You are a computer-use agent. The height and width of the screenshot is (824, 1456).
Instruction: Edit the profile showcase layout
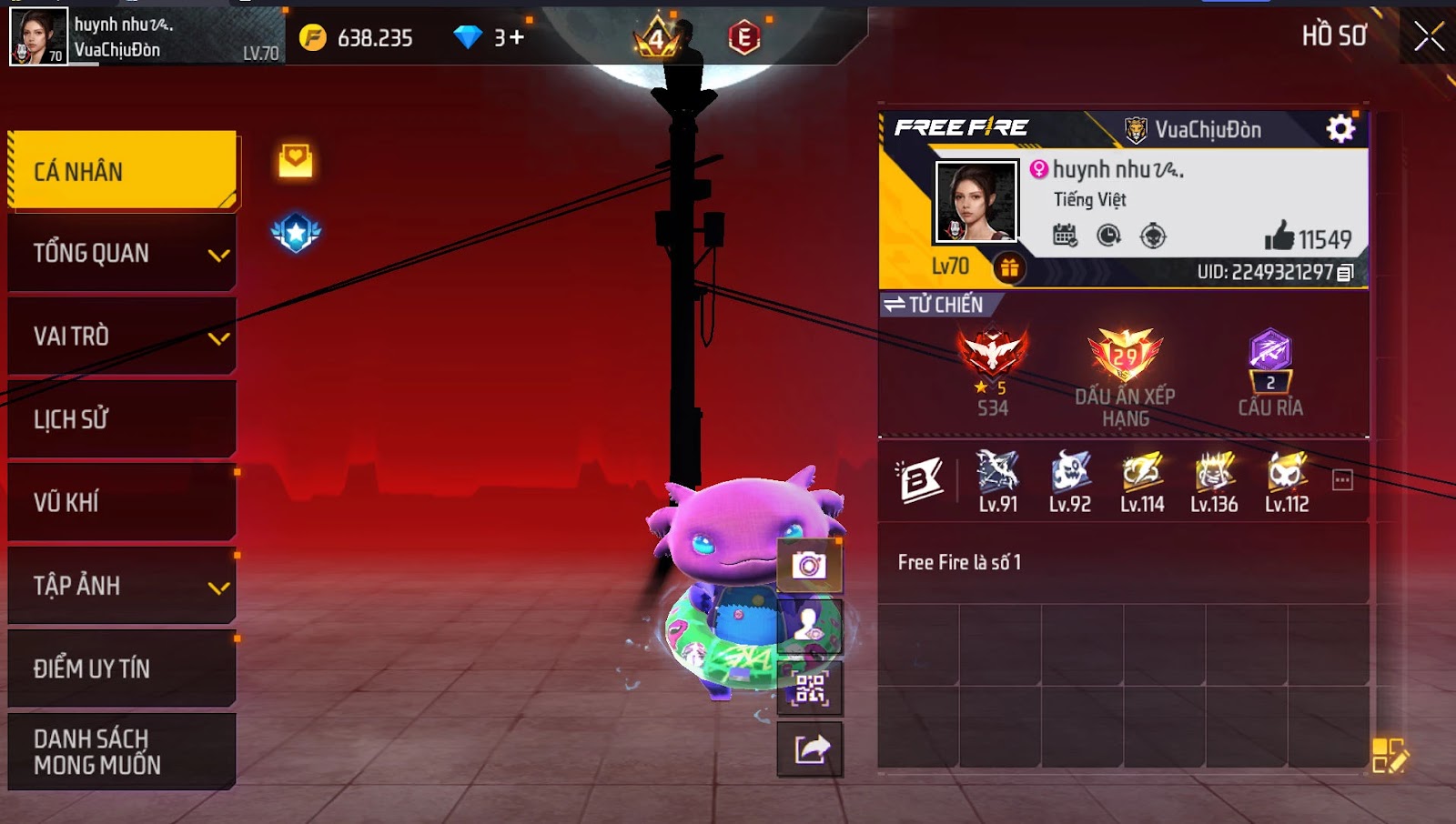tap(1389, 756)
